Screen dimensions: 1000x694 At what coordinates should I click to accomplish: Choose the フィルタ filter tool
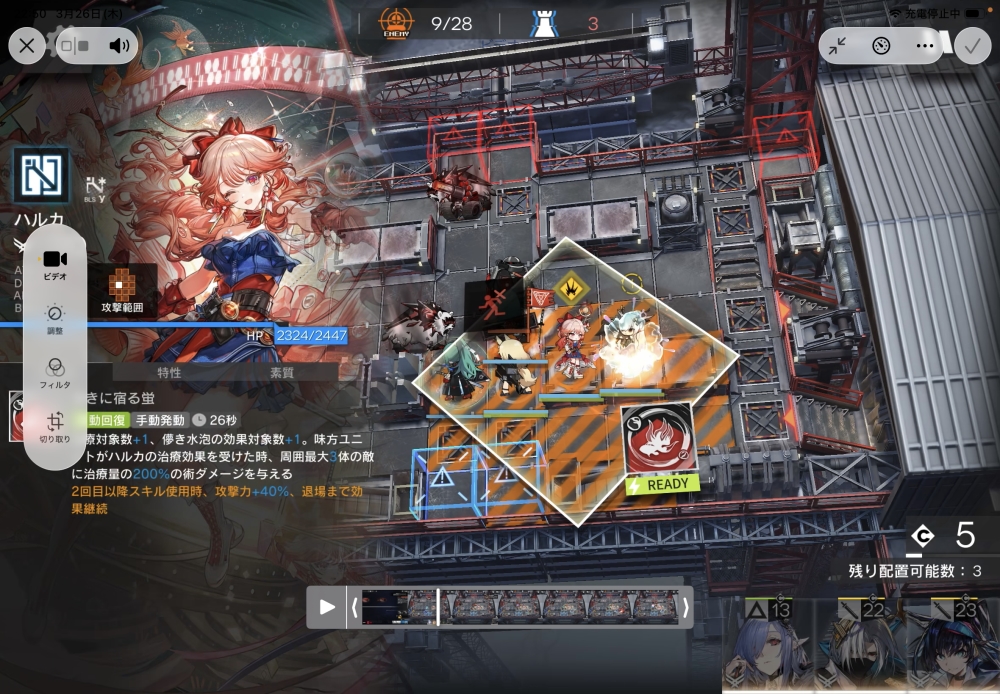click(55, 372)
